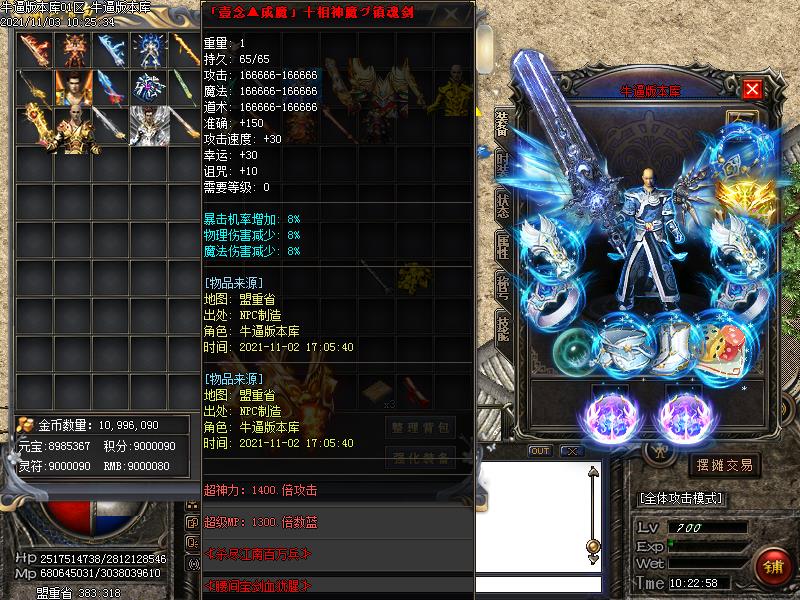This screenshot has width=800, height=600.
Task: Close the character equipment panel
Action: coord(752,90)
